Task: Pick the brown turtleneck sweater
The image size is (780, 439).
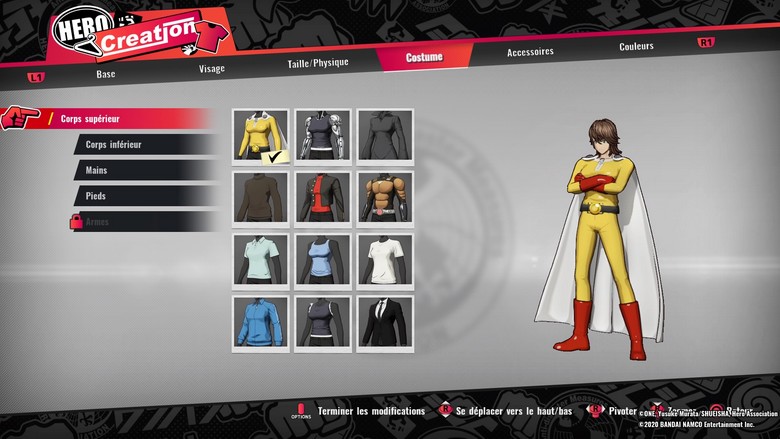Action: (x=260, y=198)
